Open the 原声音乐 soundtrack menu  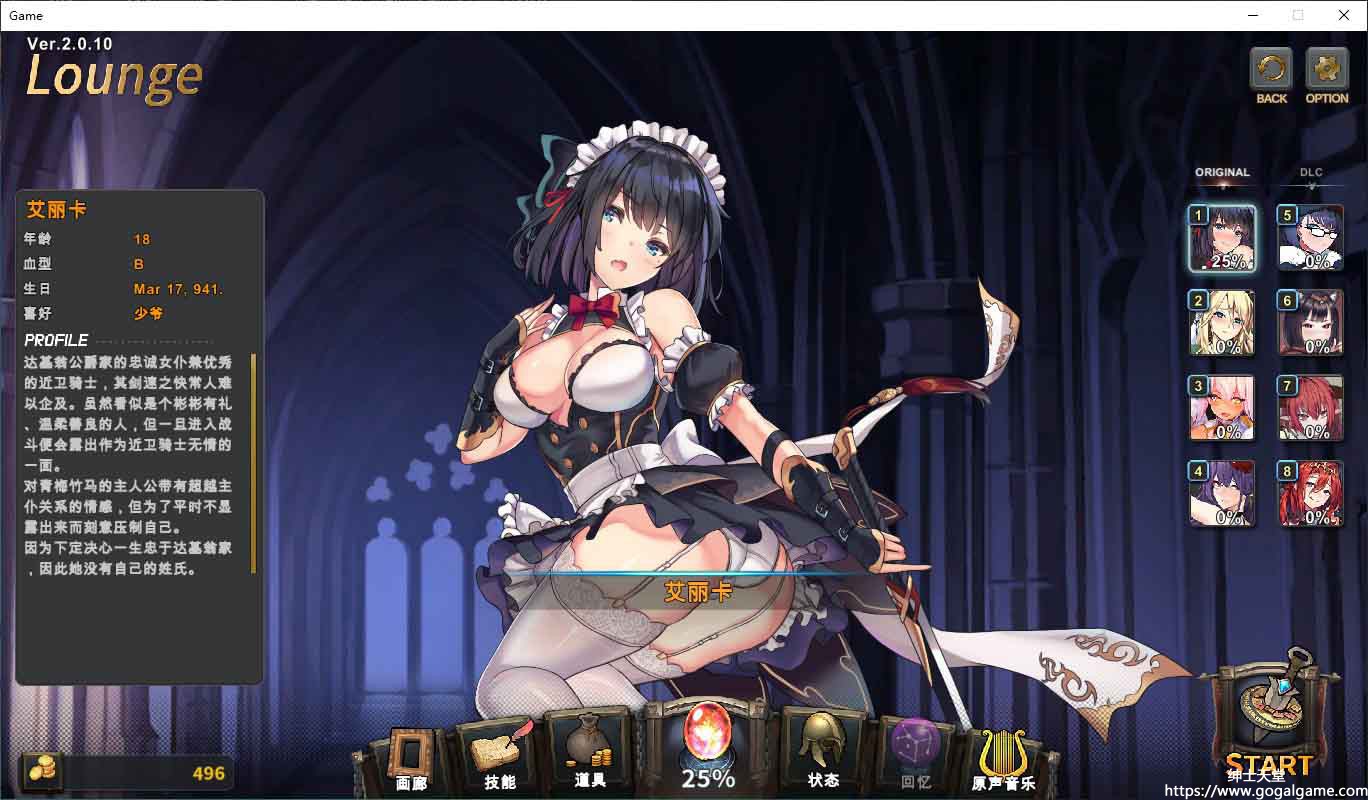1003,760
